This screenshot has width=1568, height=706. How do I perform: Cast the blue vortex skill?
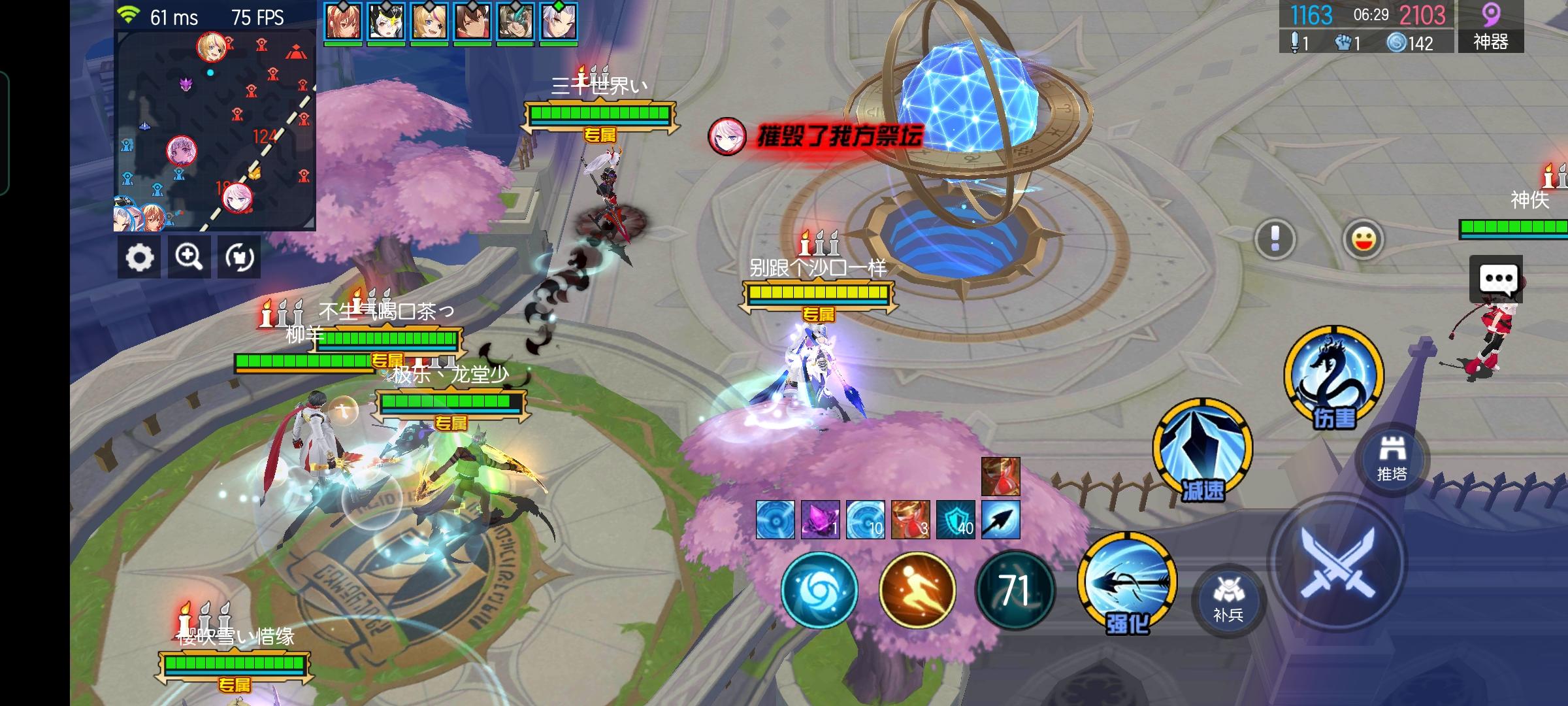[820, 592]
